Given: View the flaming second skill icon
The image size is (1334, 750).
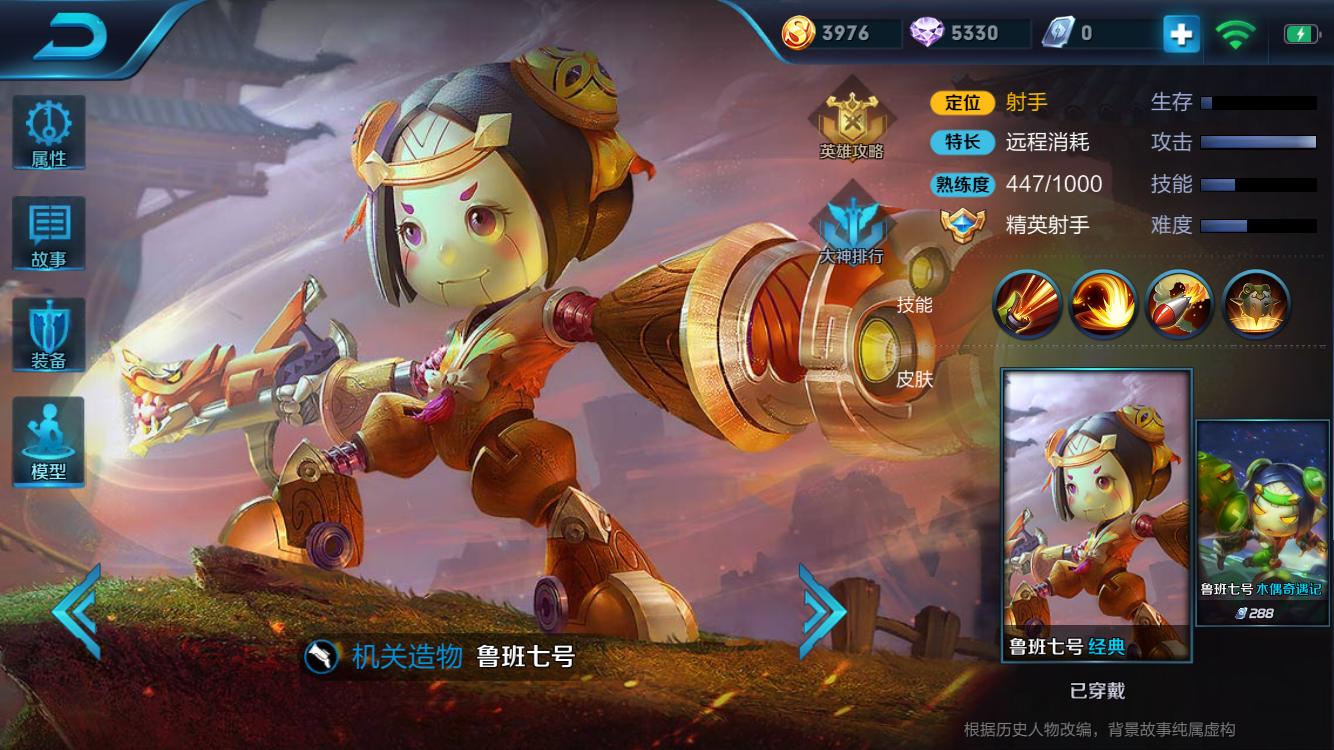Looking at the screenshot, I should click(x=1103, y=303).
